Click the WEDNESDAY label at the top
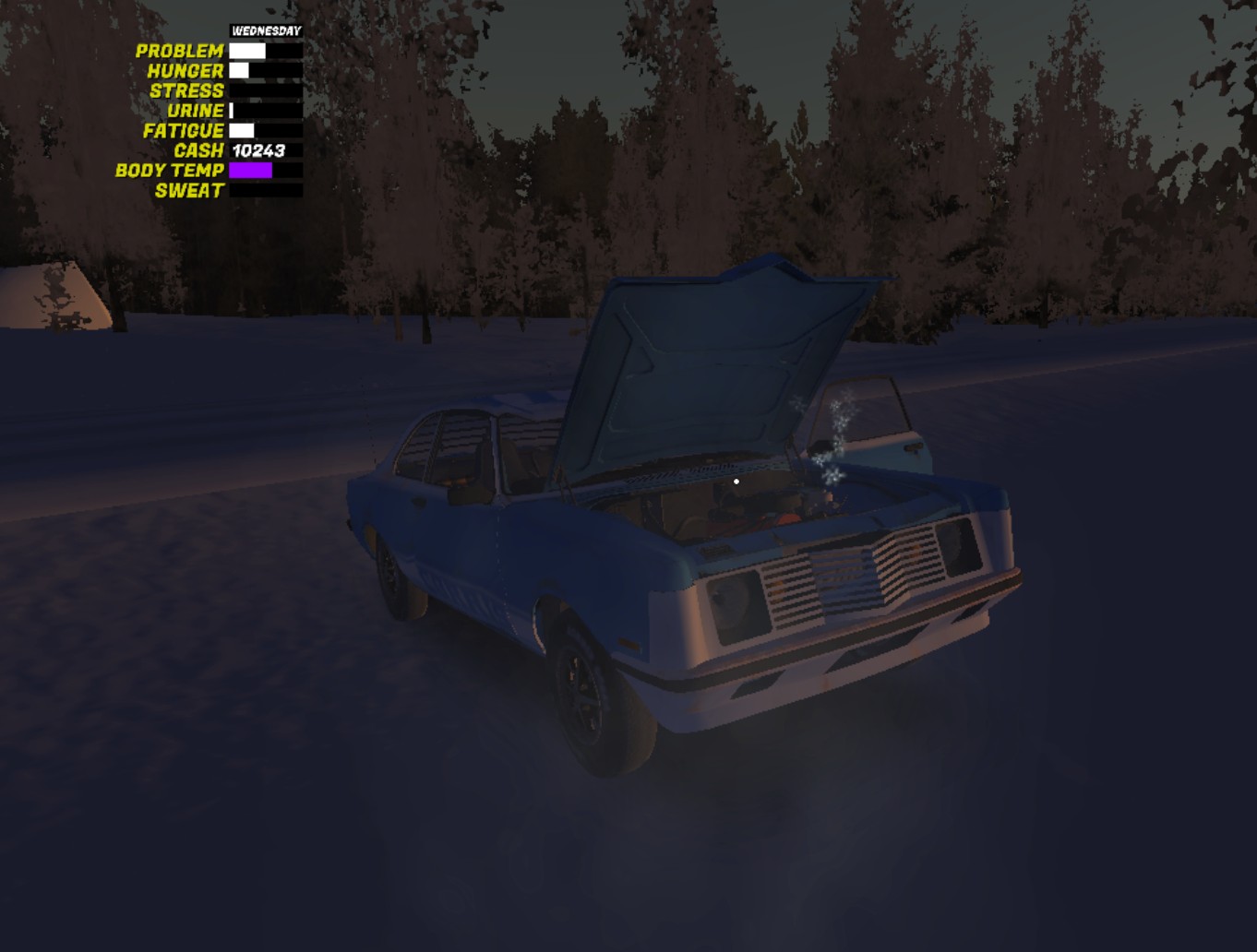The image size is (1257, 952). point(266,30)
